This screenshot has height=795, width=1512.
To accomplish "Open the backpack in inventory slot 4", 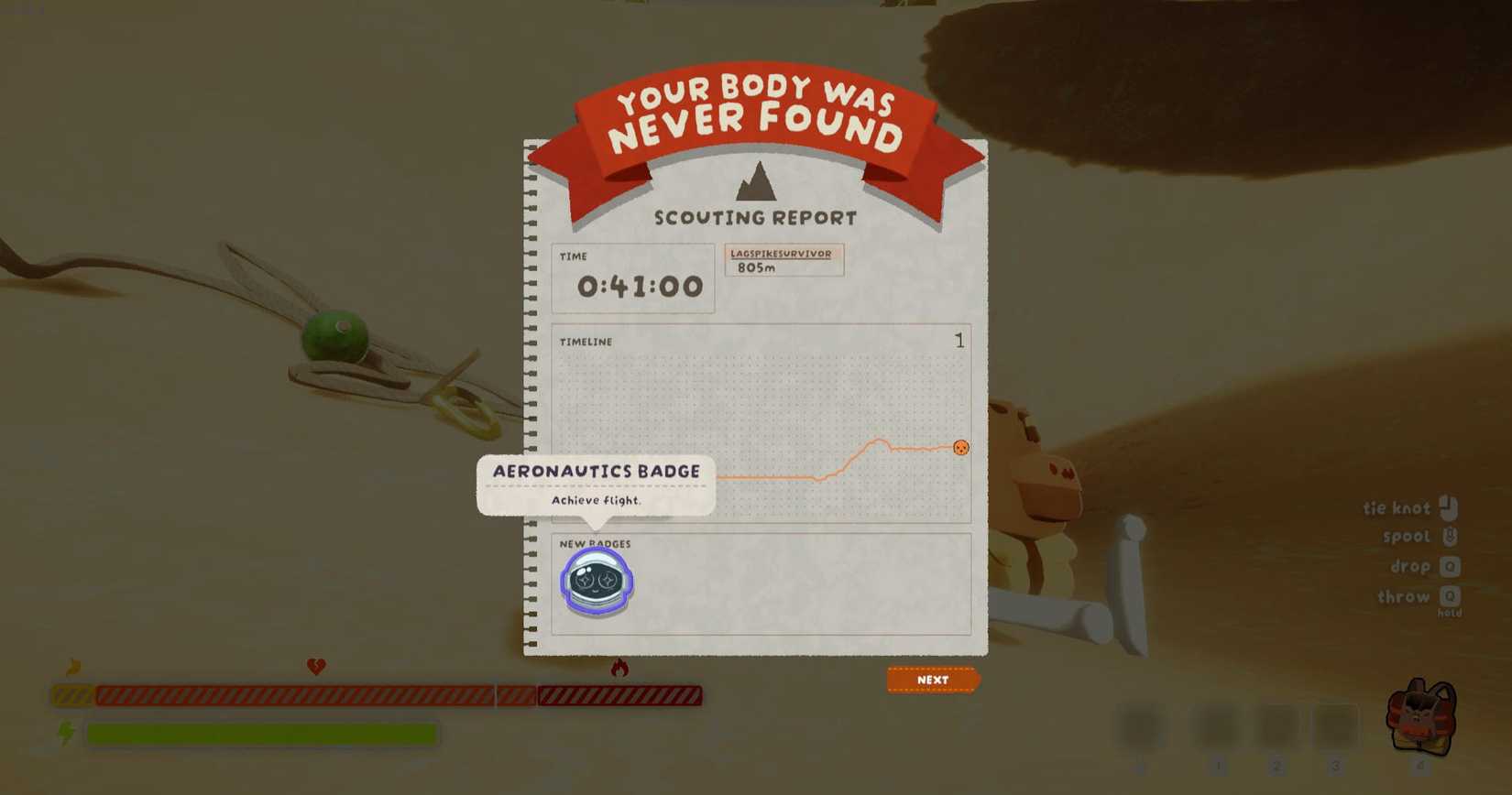I will click(x=1419, y=723).
